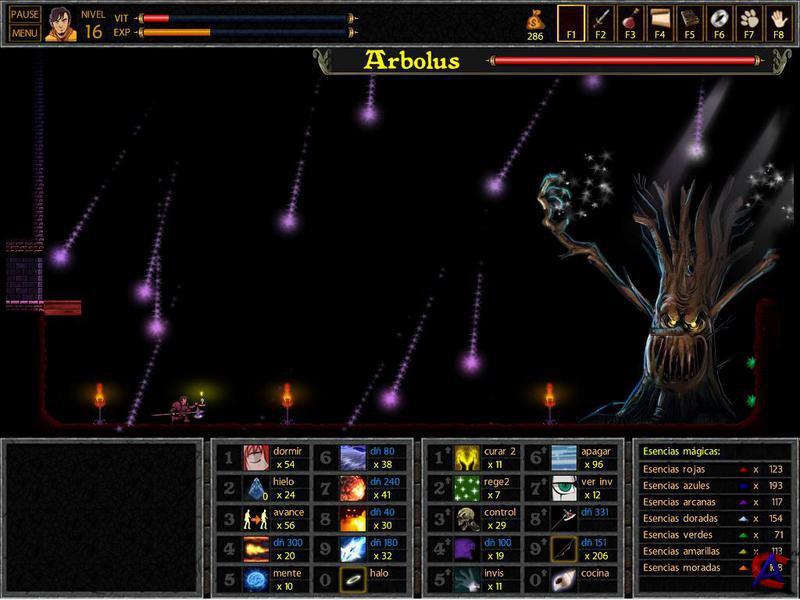
Task: Use the ver inv eye spell
Action: pyautogui.click(x=564, y=488)
